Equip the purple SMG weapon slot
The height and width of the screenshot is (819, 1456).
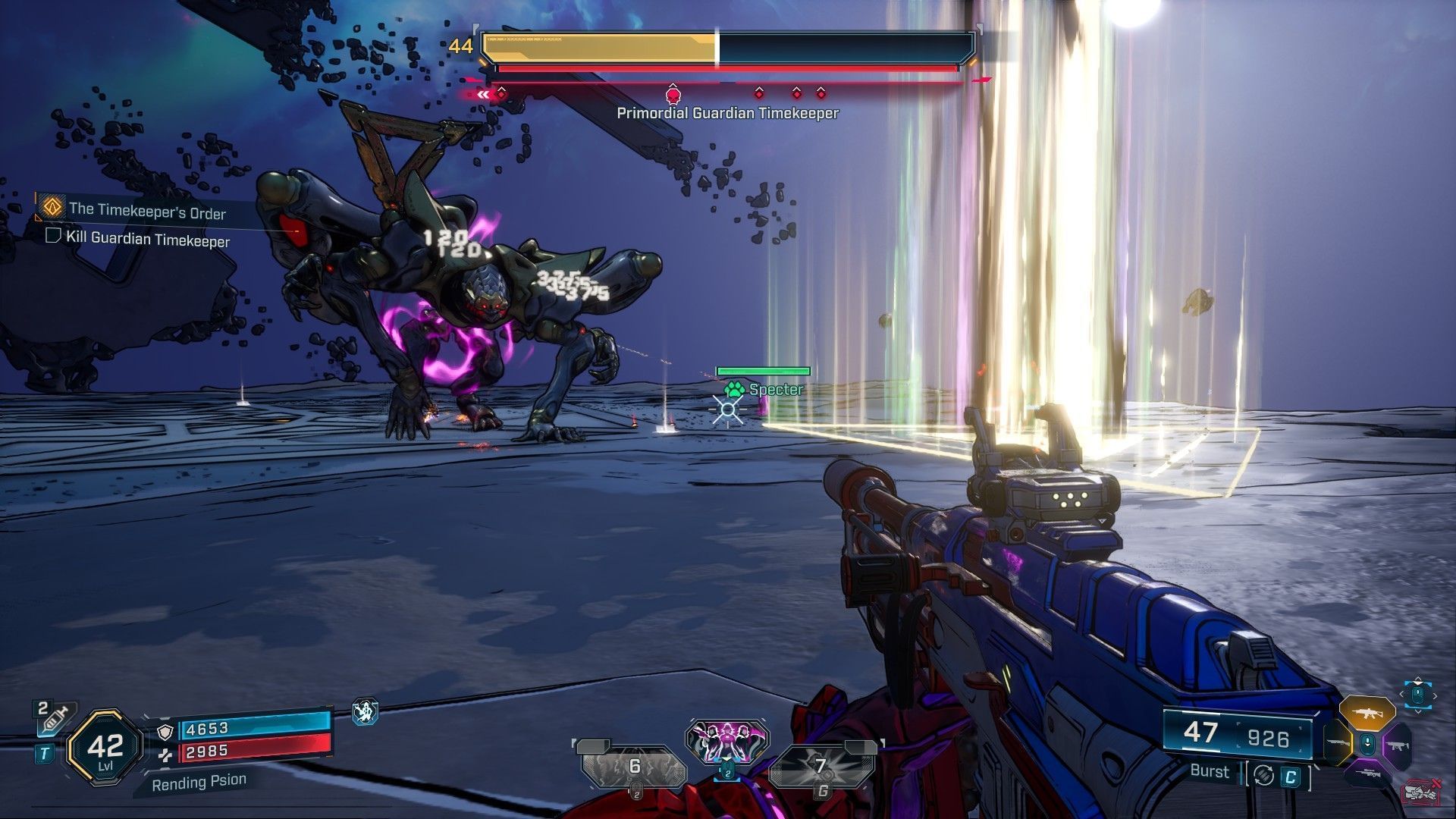[1397, 746]
